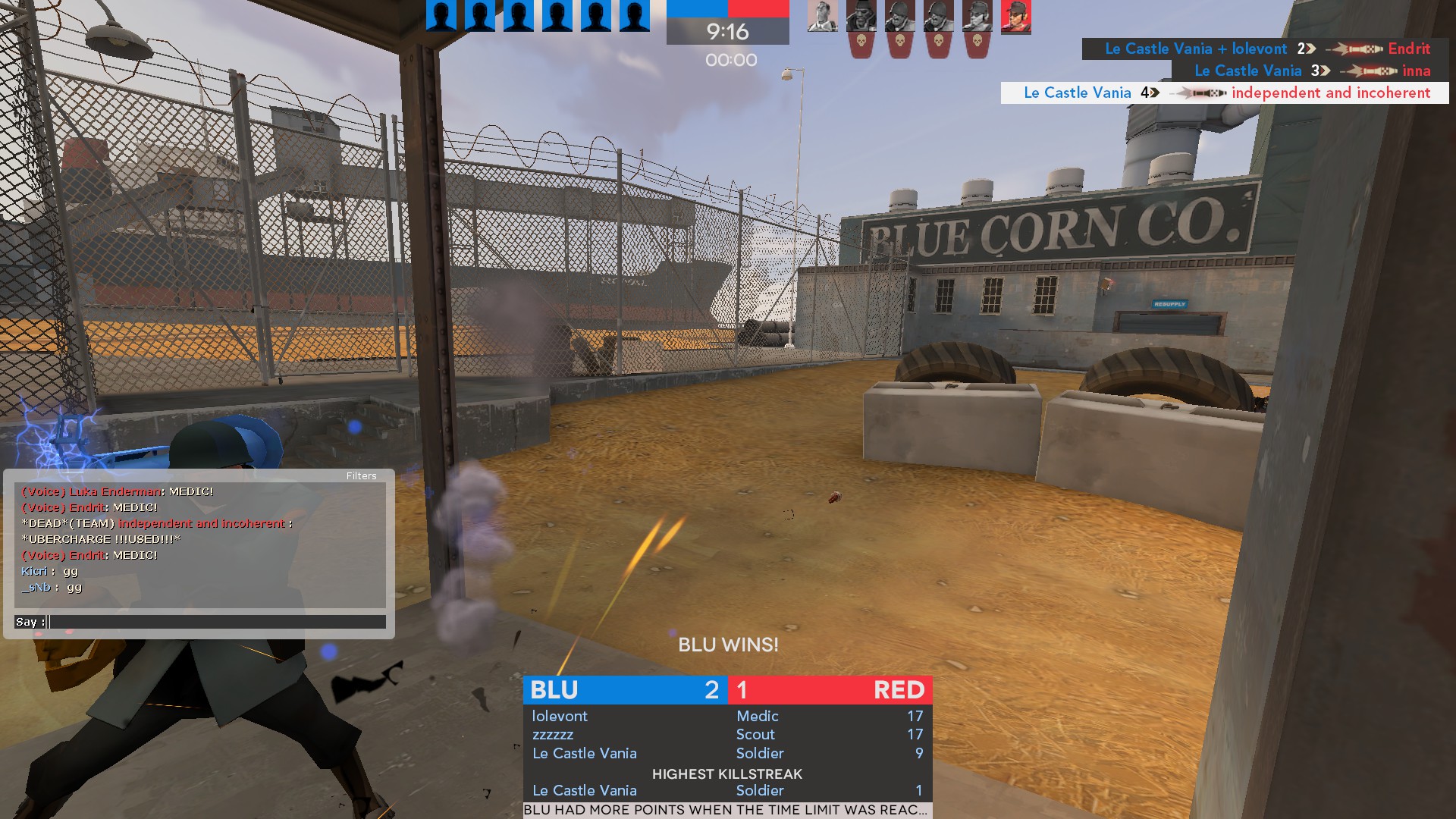The image size is (1456, 819).
Task: Focus the Say chat input field
Action: [217, 622]
